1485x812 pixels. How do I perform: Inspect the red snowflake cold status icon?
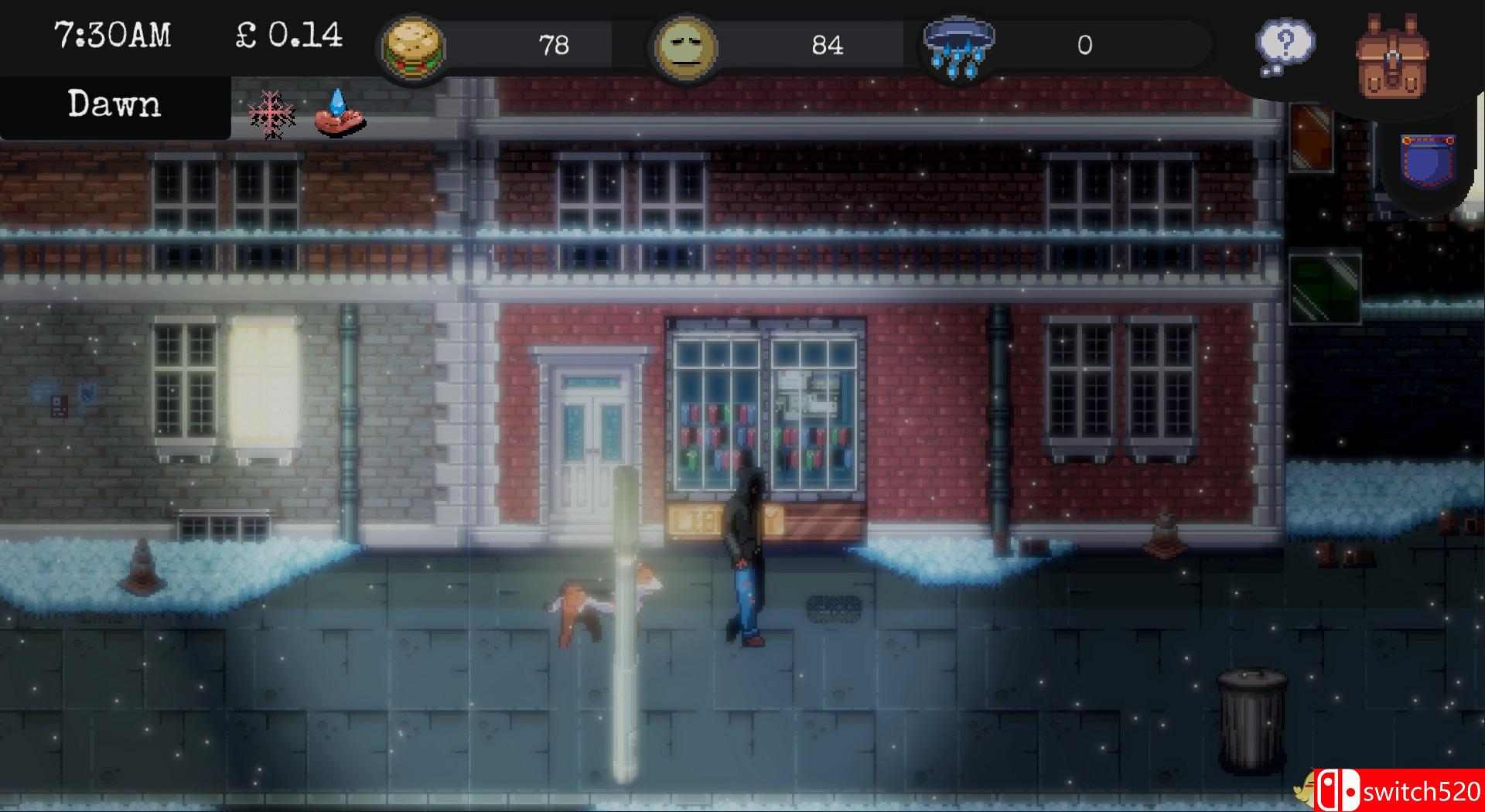click(272, 114)
